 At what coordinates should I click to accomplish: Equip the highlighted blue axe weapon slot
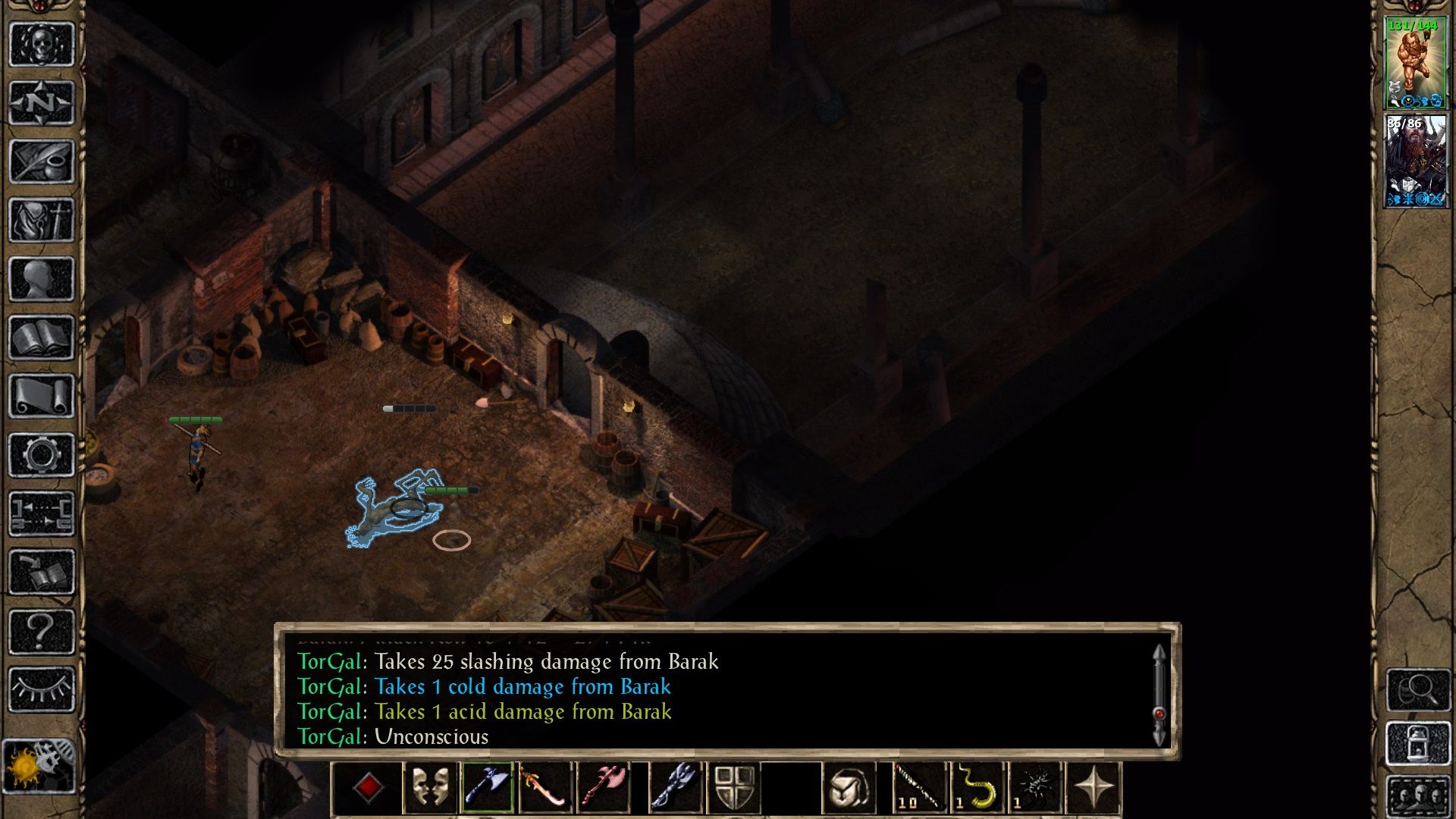click(487, 789)
